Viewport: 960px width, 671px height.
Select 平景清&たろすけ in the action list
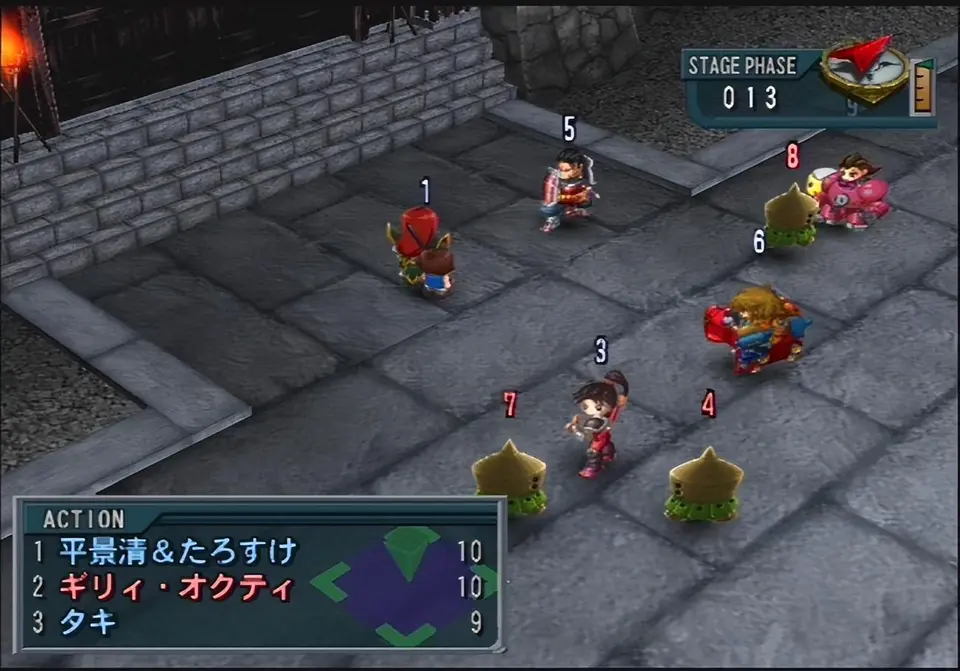pos(179,551)
